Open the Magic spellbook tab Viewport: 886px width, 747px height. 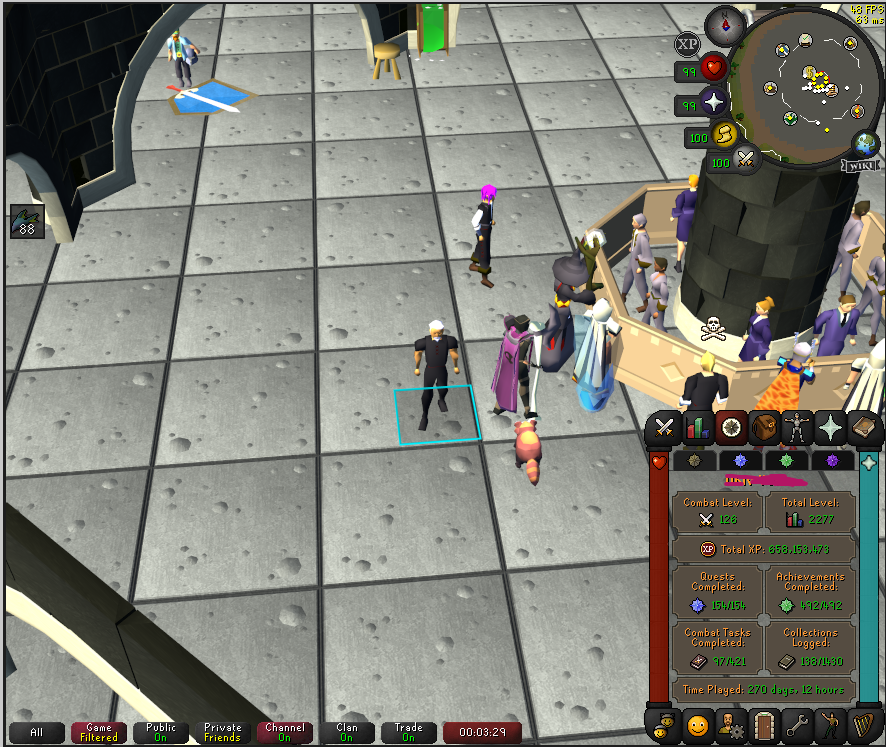click(x=864, y=427)
